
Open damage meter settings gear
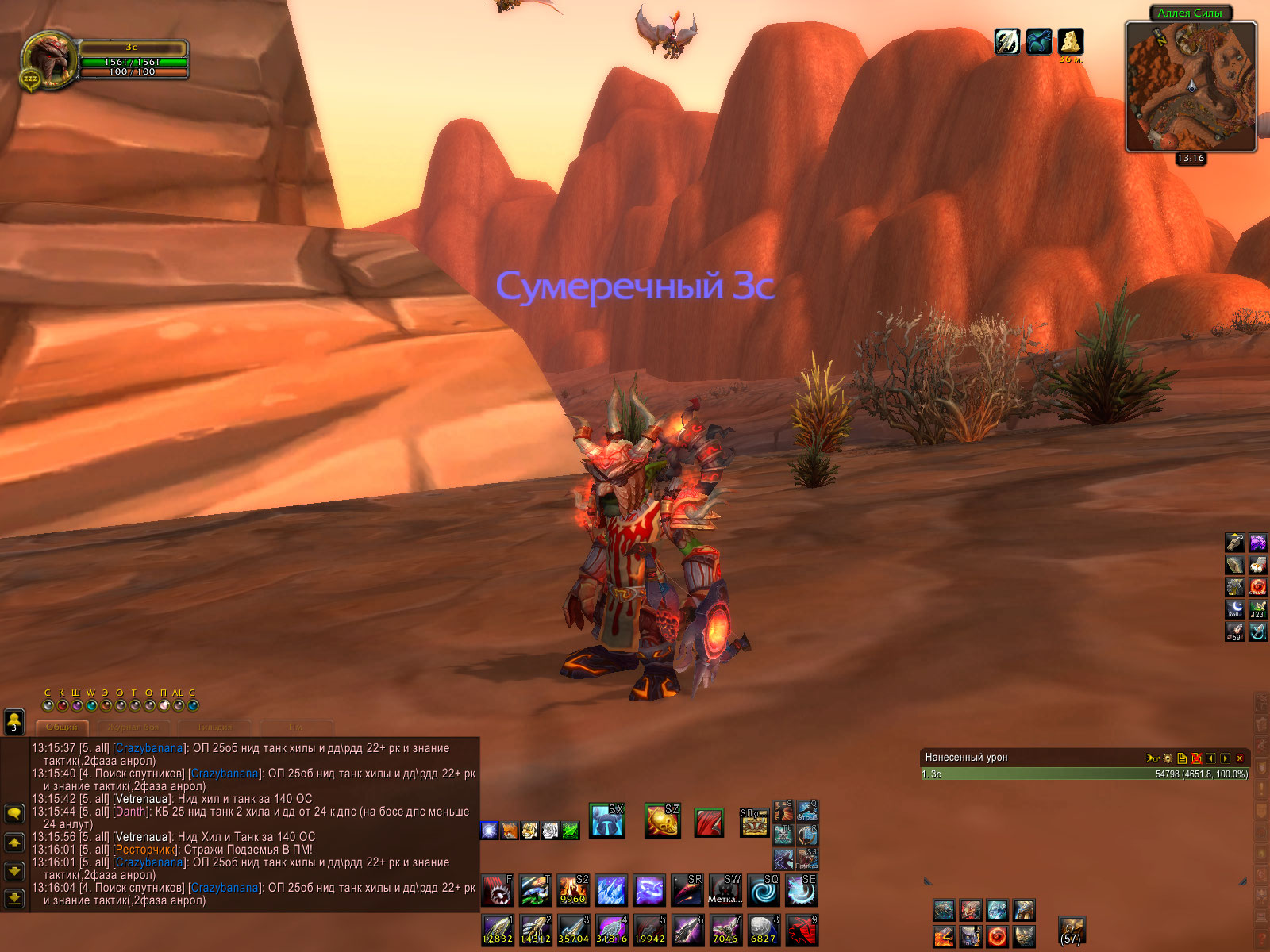pos(1168,758)
